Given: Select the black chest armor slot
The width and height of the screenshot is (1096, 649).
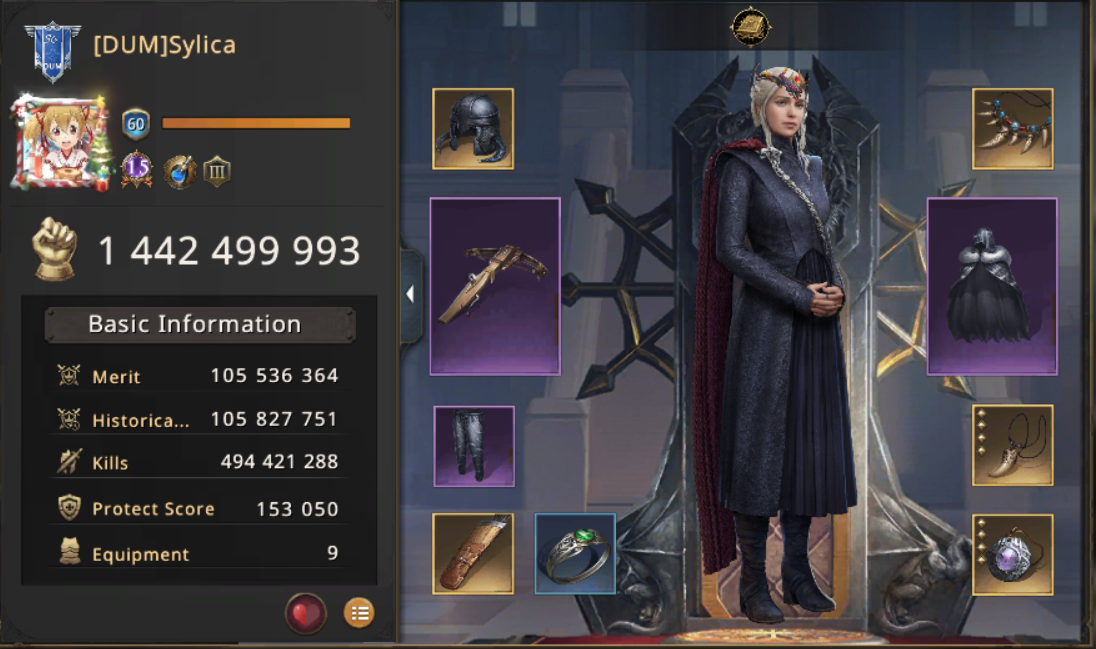Looking at the screenshot, I should tap(992, 286).
